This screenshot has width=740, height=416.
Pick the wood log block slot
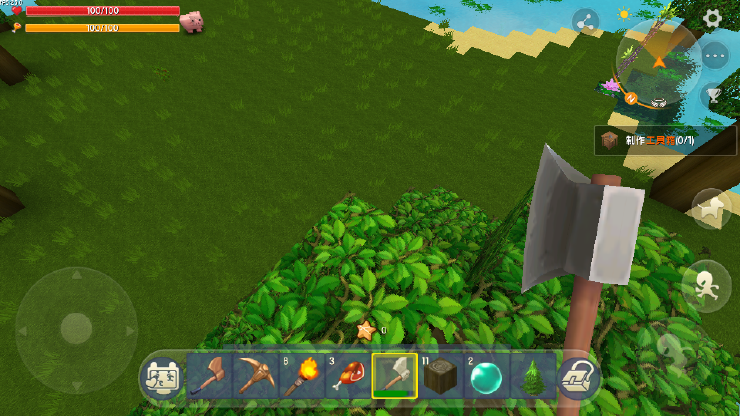click(440, 376)
